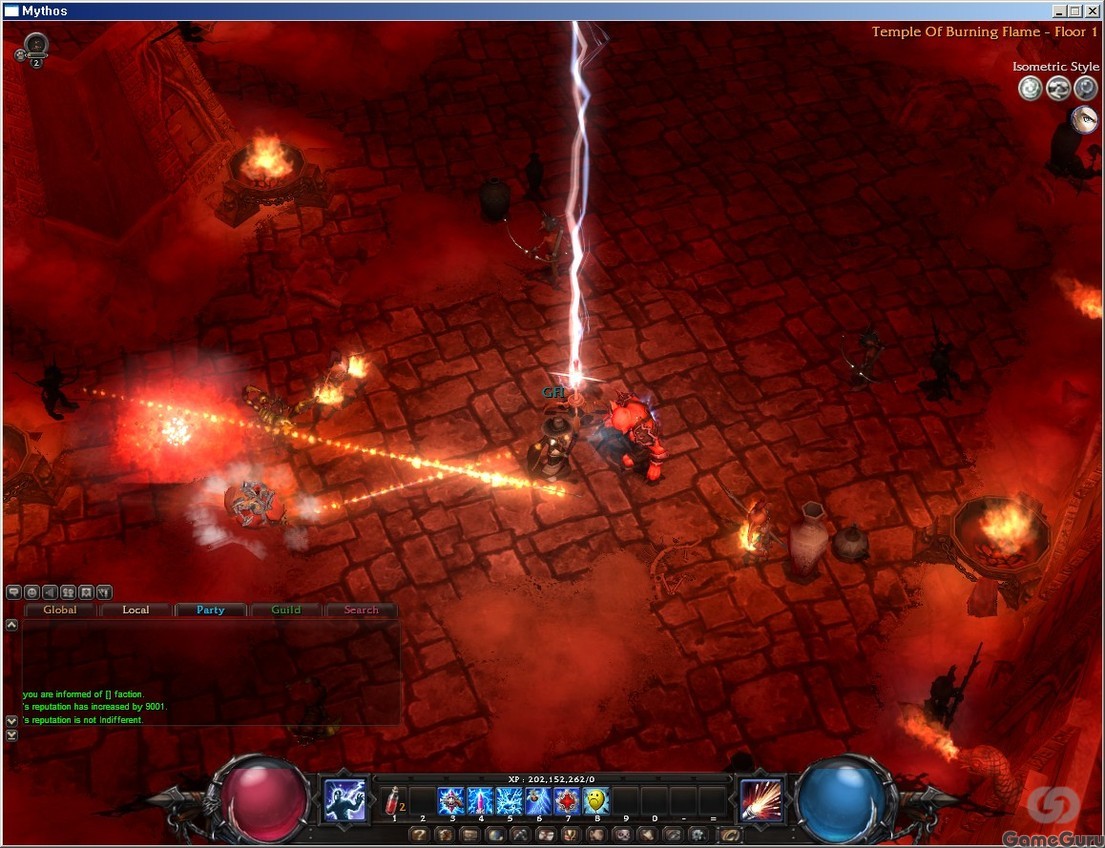The width and height of the screenshot is (1105, 848).
Task: Jump chat log to bottom arrow
Action: click(12, 735)
